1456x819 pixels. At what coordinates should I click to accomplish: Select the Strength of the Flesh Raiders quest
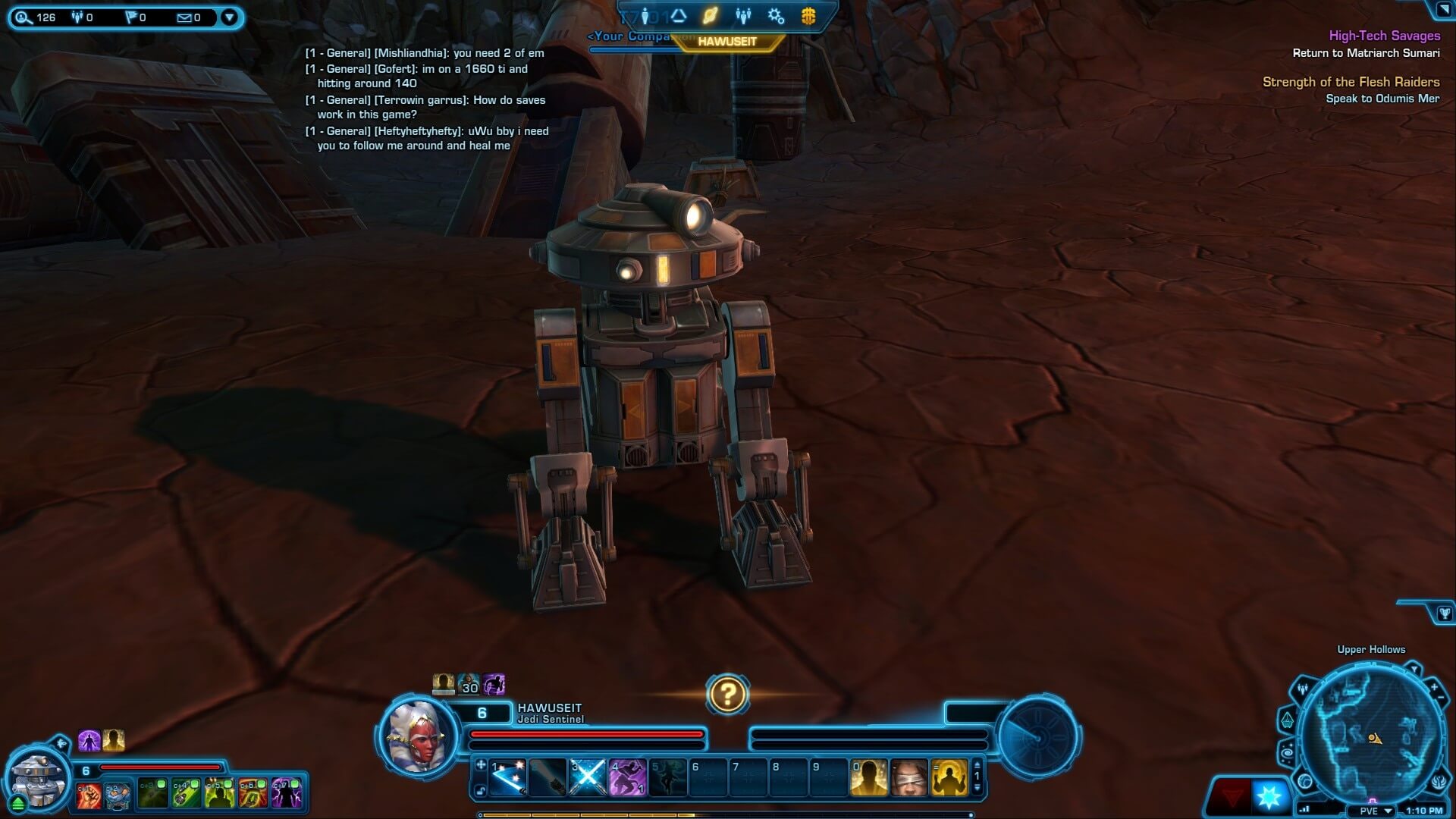coord(1351,82)
